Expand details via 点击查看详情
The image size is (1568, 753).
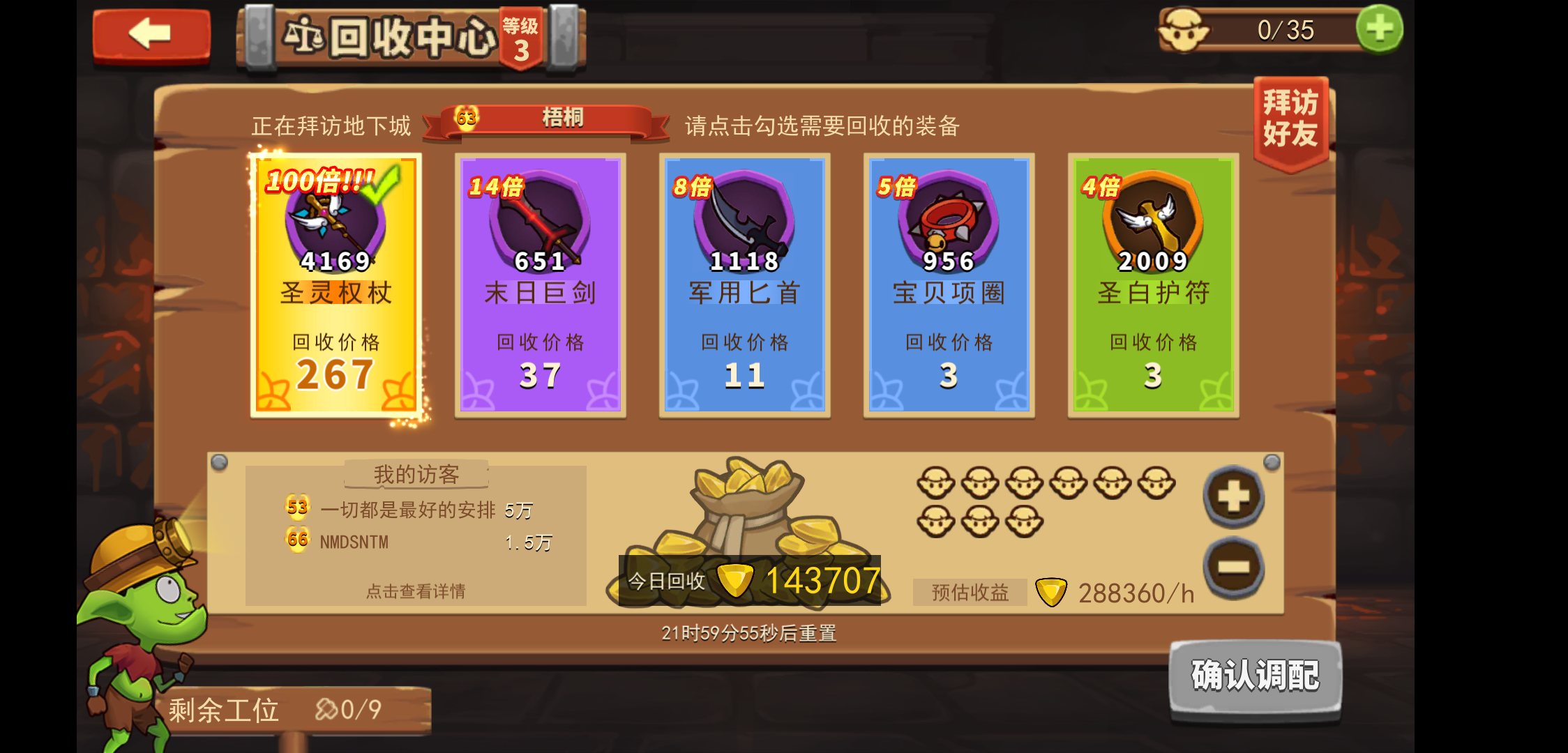[416, 589]
